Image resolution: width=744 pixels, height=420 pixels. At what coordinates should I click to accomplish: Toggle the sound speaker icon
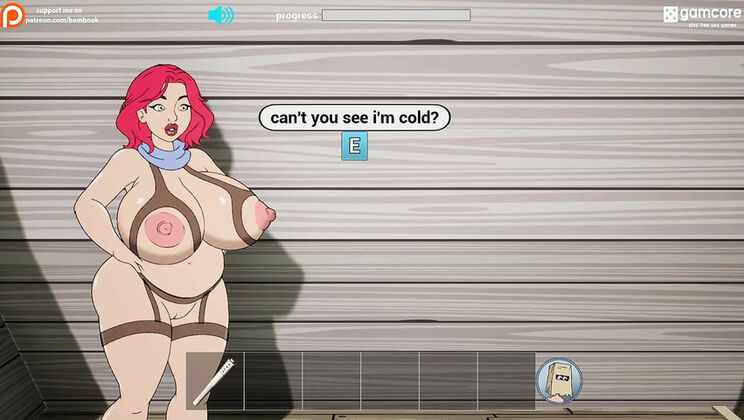[220, 15]
